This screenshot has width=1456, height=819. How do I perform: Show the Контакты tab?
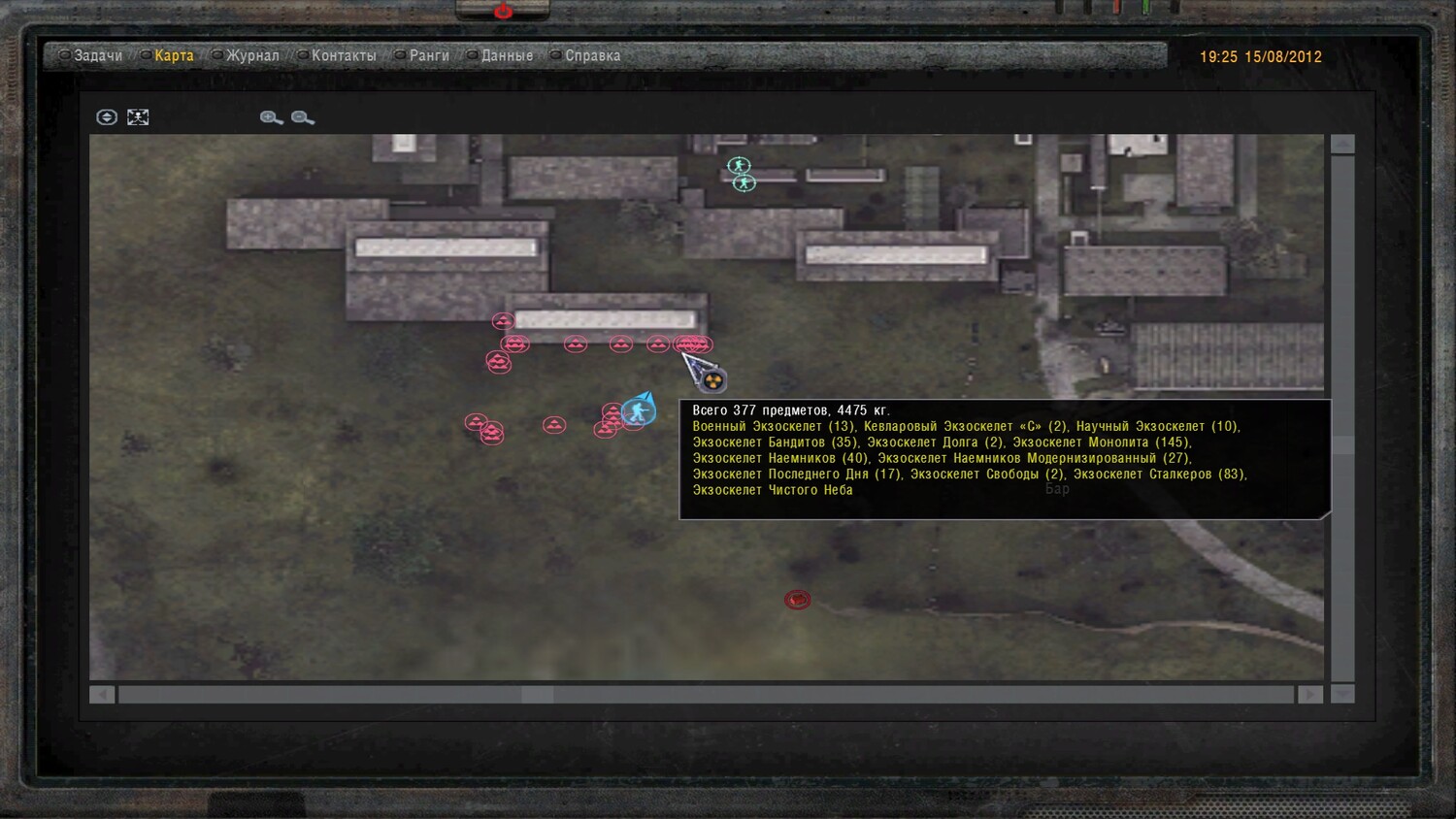point(344,56)
